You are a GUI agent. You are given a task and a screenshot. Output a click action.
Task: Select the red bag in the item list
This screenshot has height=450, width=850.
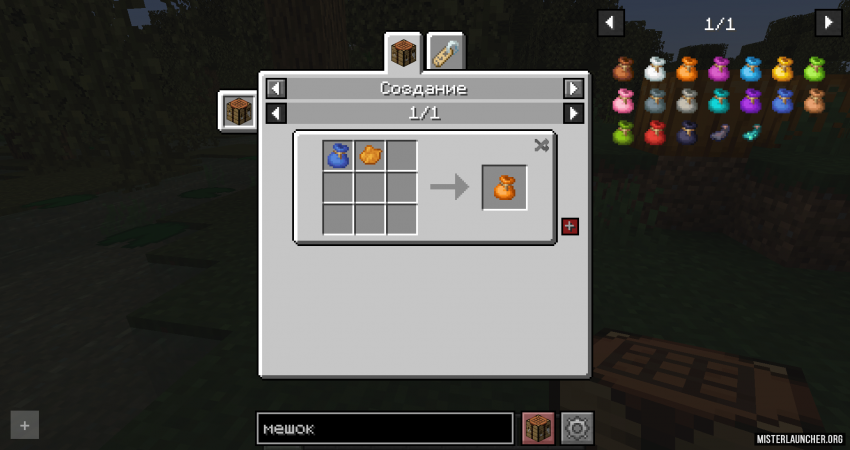coord(655,133)
